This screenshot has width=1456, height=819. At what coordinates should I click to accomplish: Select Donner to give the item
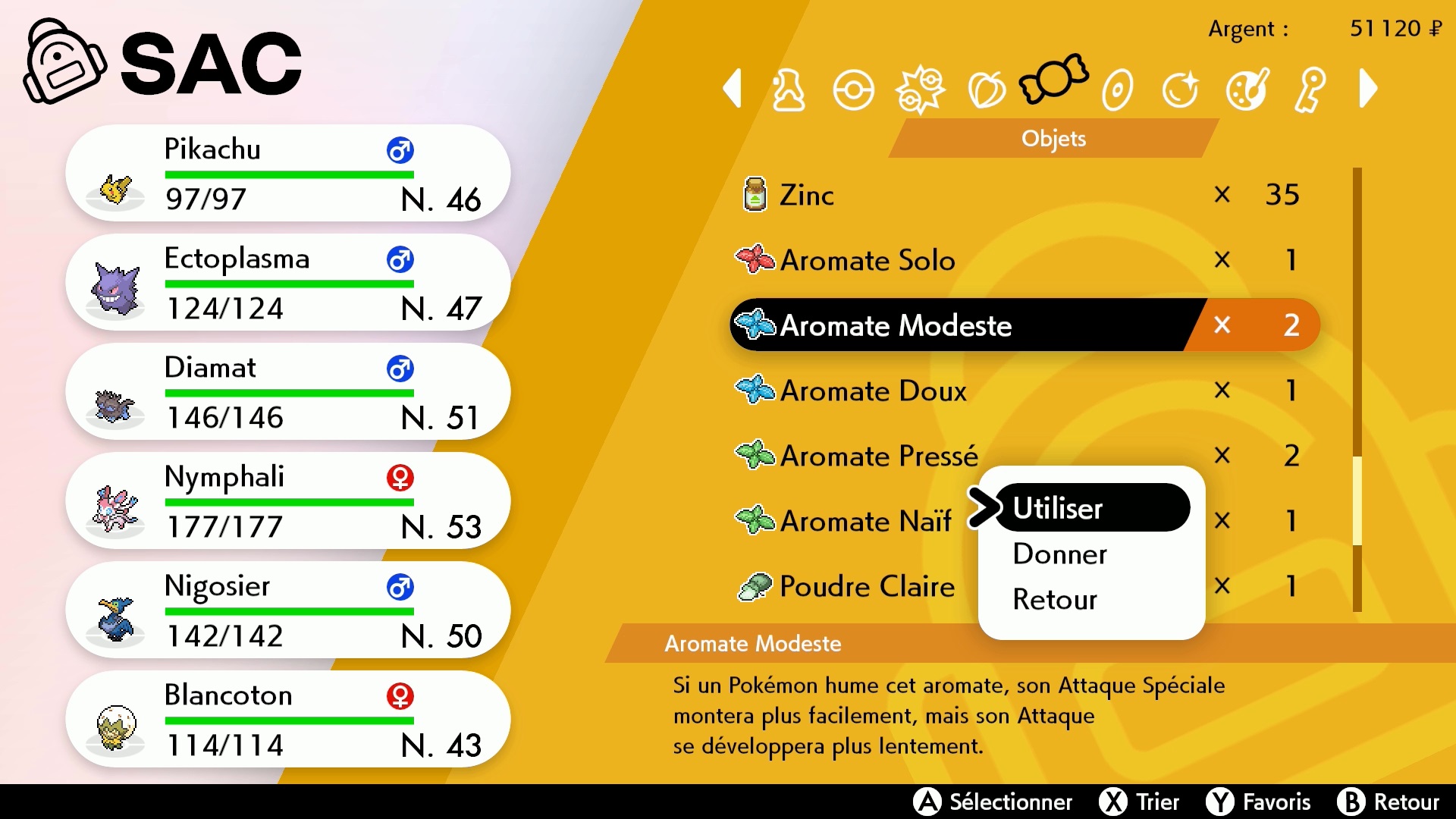click(1060, 554)
